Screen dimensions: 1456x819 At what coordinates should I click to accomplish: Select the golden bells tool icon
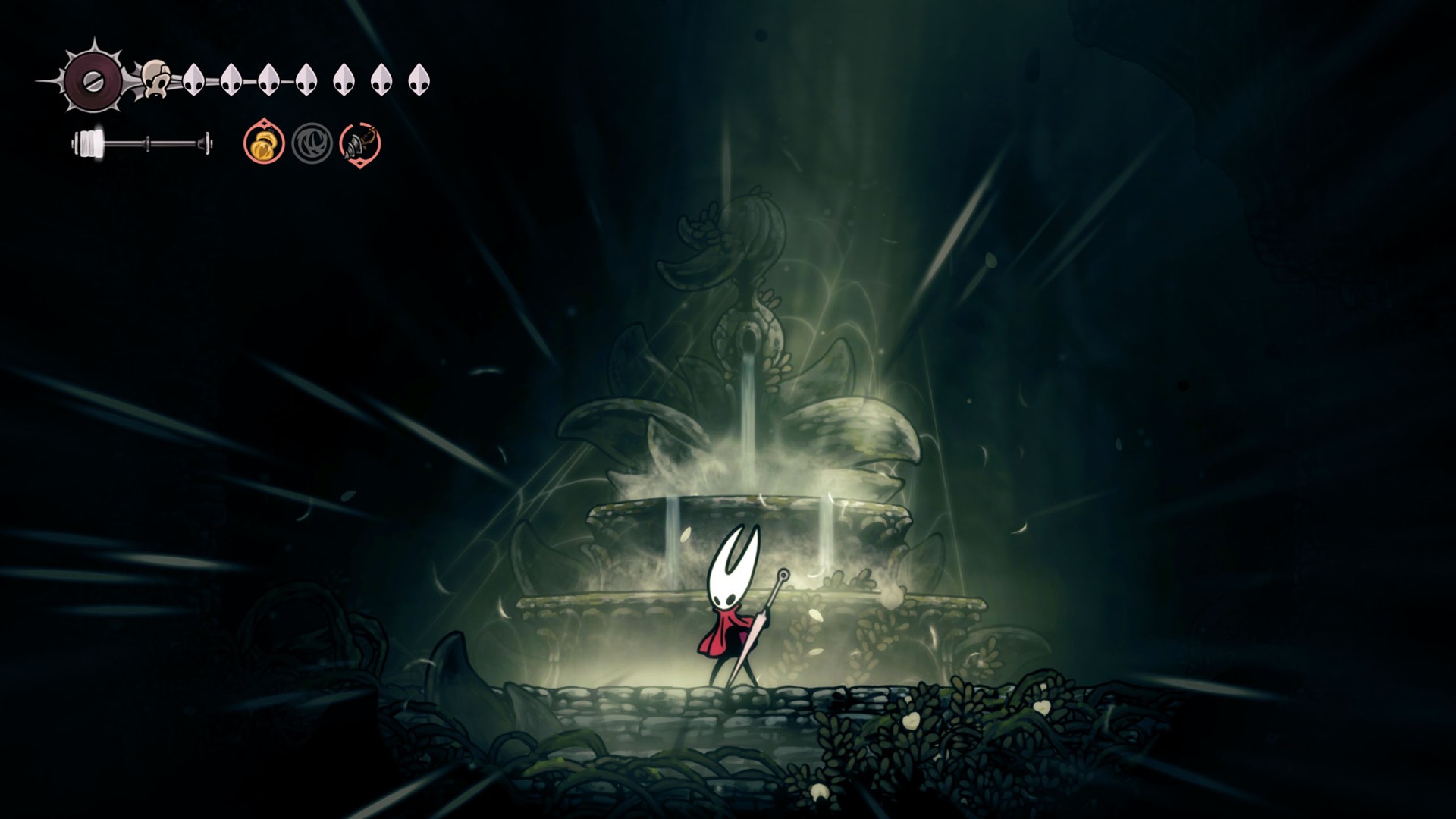pos(264,143)
